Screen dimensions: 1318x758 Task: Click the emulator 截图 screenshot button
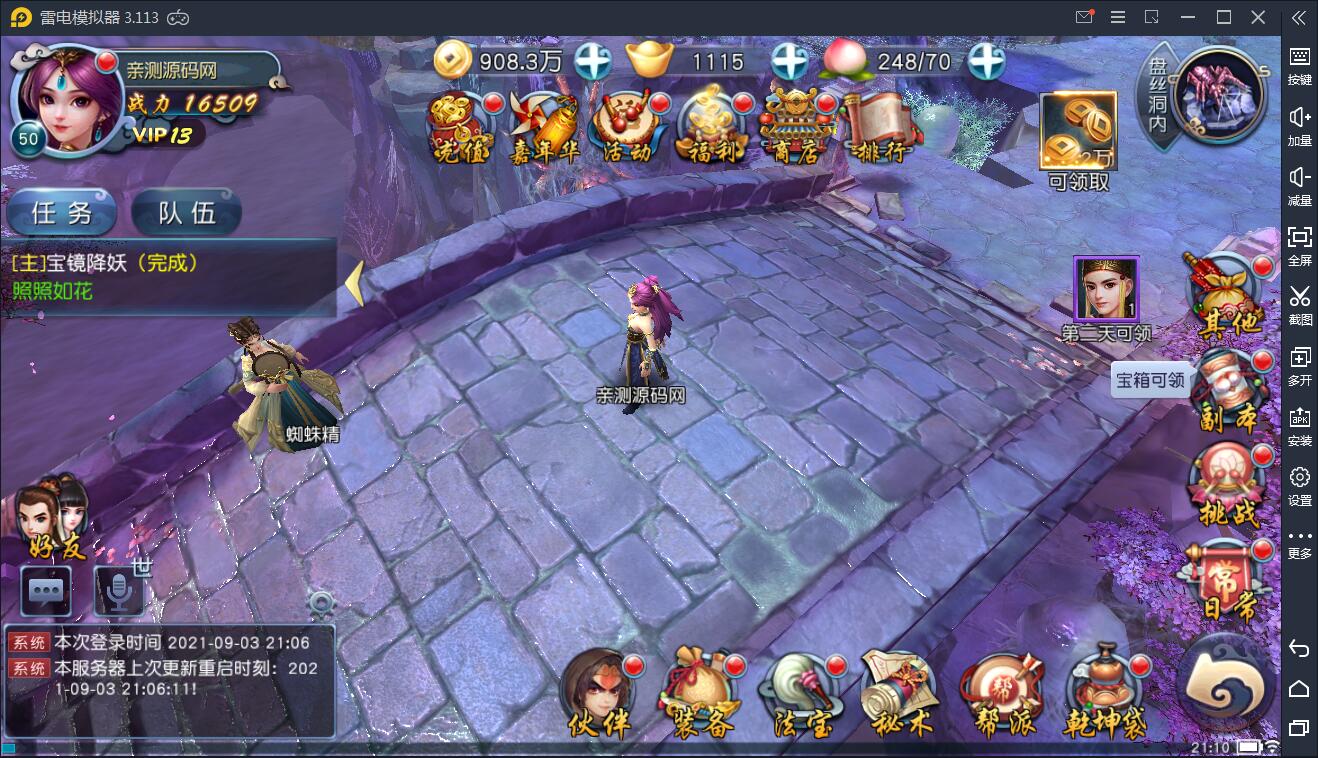(x=1299, y=304)
